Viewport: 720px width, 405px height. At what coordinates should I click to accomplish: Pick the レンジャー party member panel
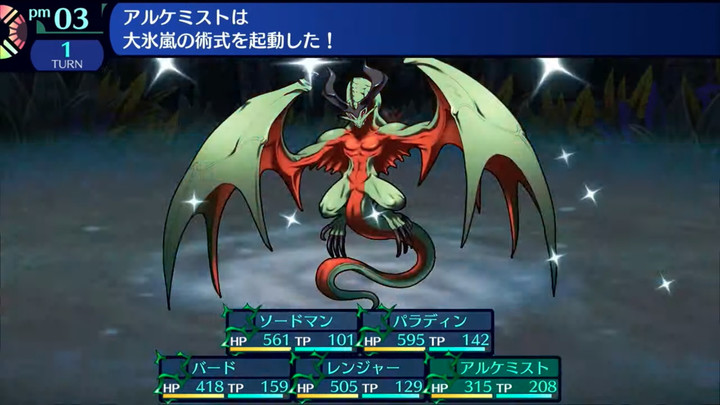[359, 377]
